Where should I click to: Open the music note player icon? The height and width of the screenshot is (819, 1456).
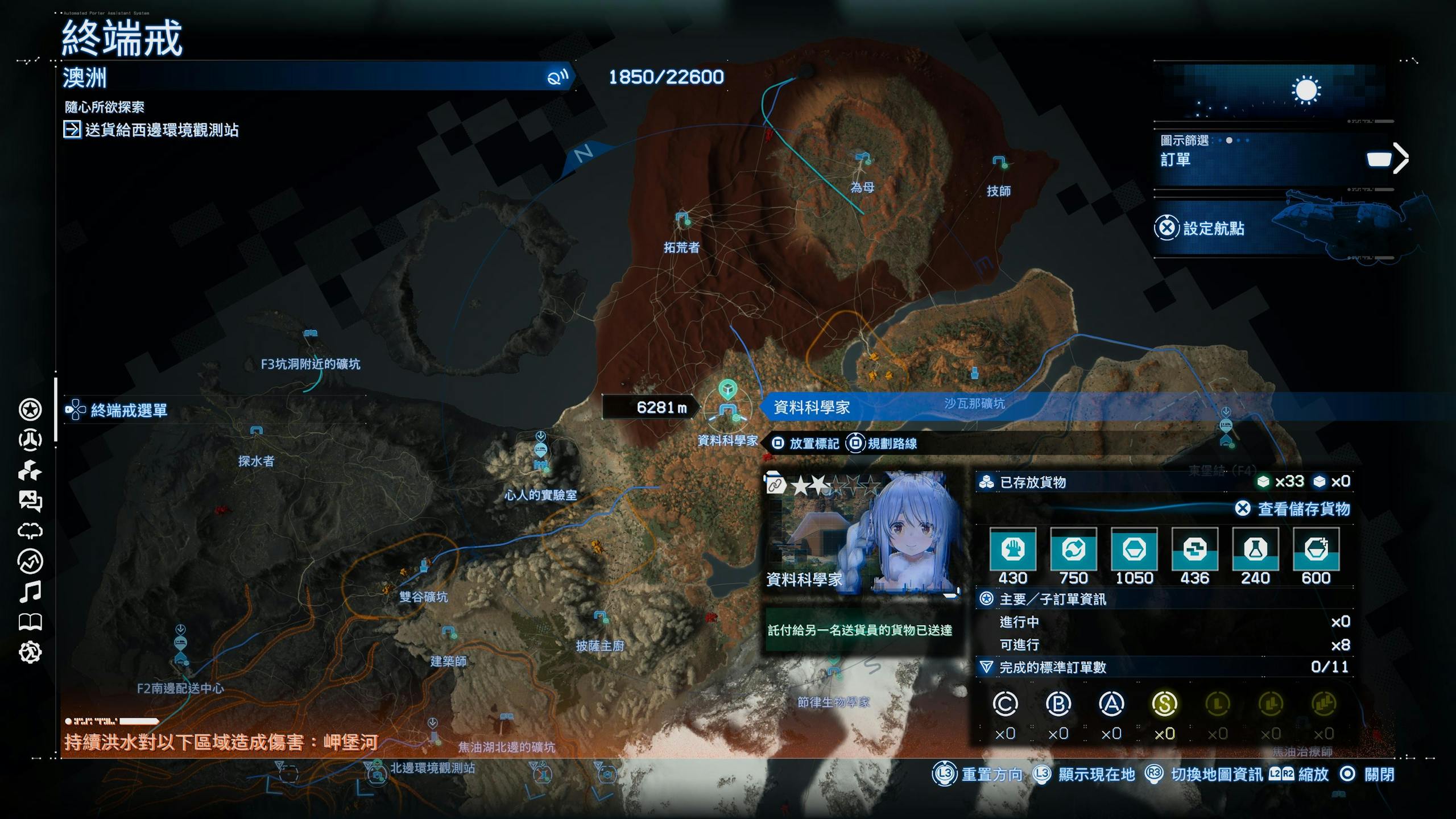(30, 592)
